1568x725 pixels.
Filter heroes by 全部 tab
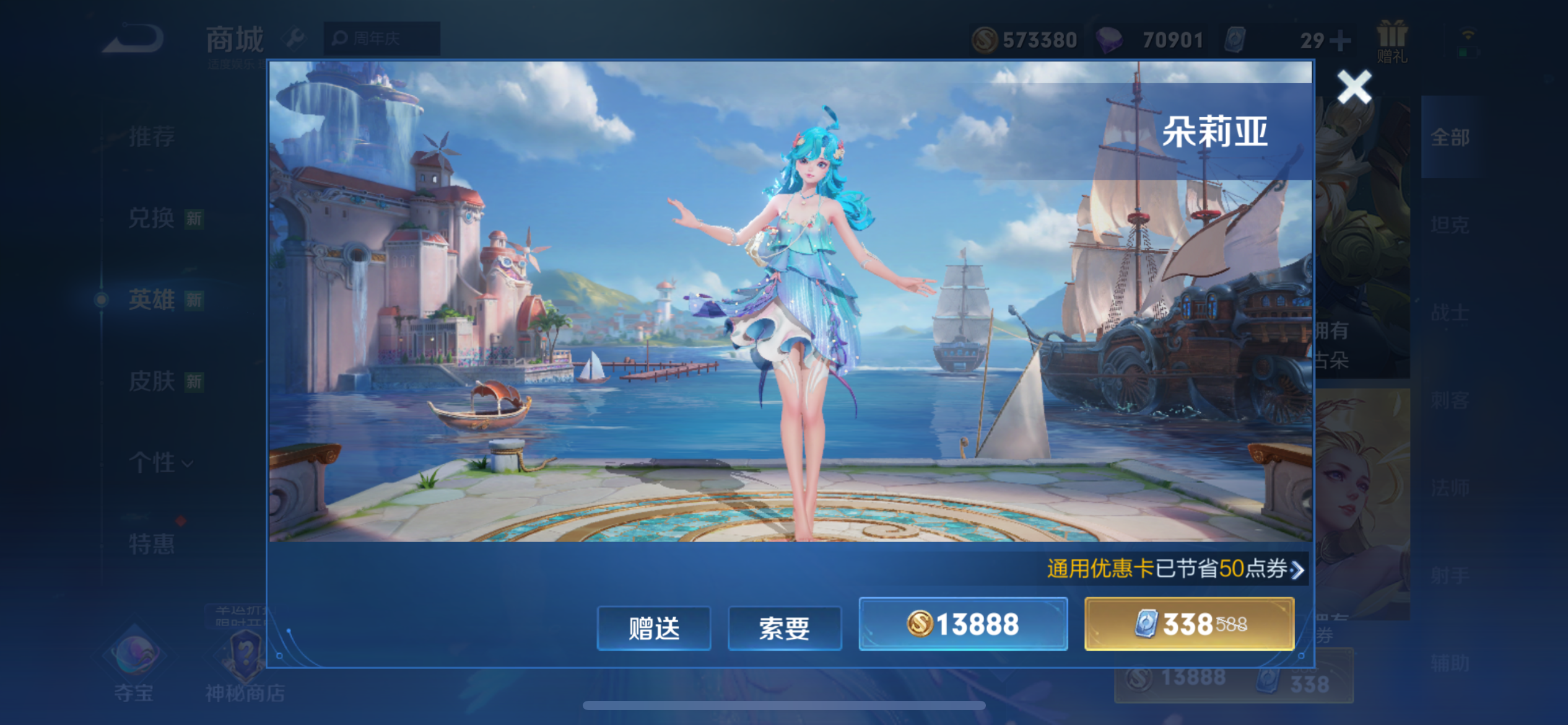[x=1450, y=138]
